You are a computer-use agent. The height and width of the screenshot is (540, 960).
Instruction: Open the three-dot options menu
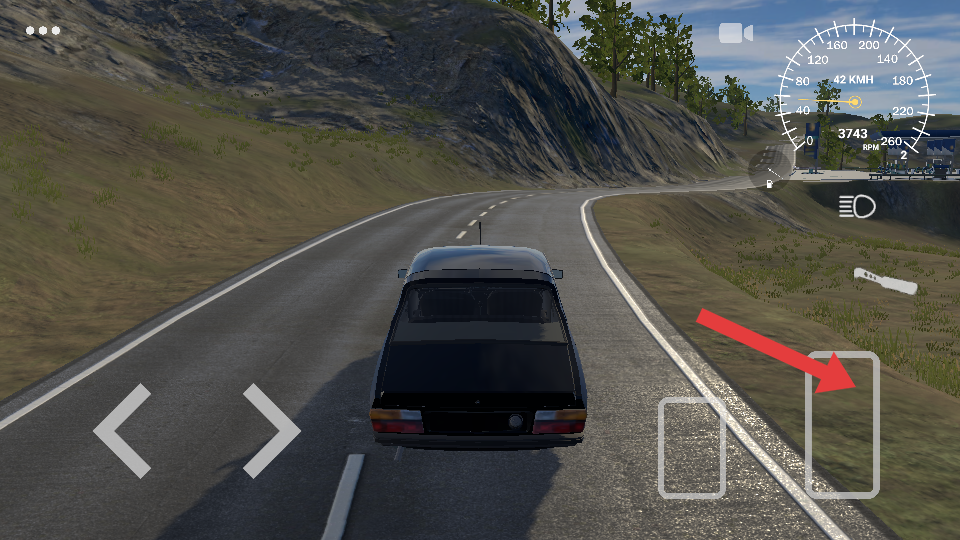(43, 31)
